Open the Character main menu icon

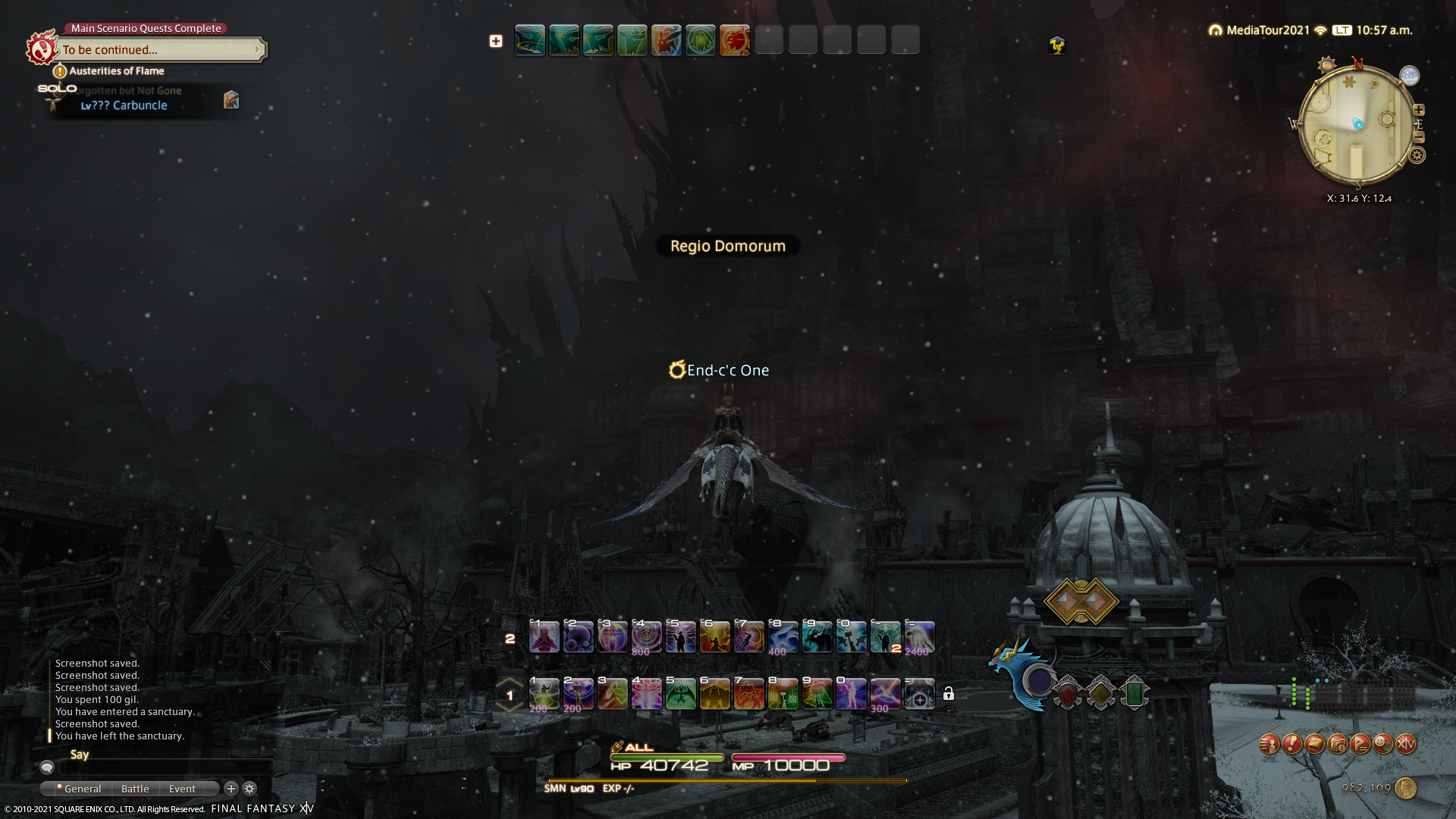(1269, 744)
